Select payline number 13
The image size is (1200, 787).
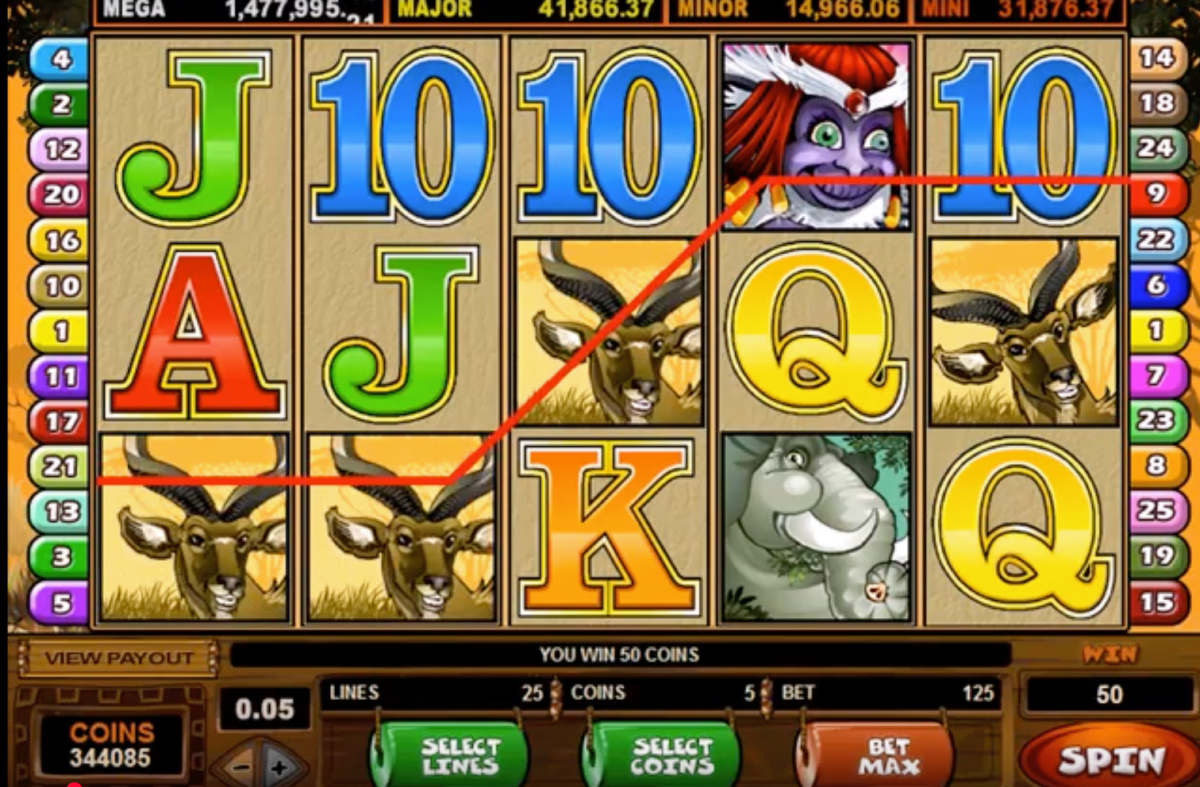click(x=60, y=512)
